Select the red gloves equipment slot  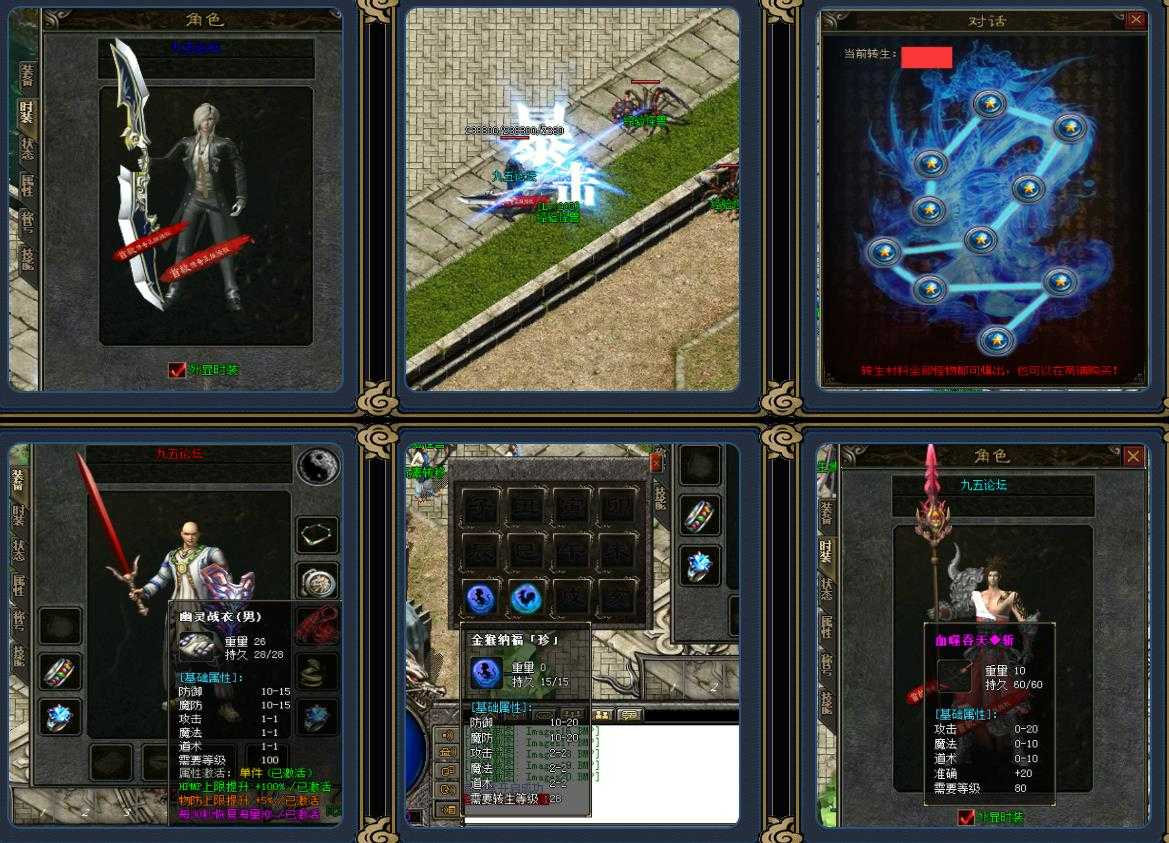click(x=318, y=624)
